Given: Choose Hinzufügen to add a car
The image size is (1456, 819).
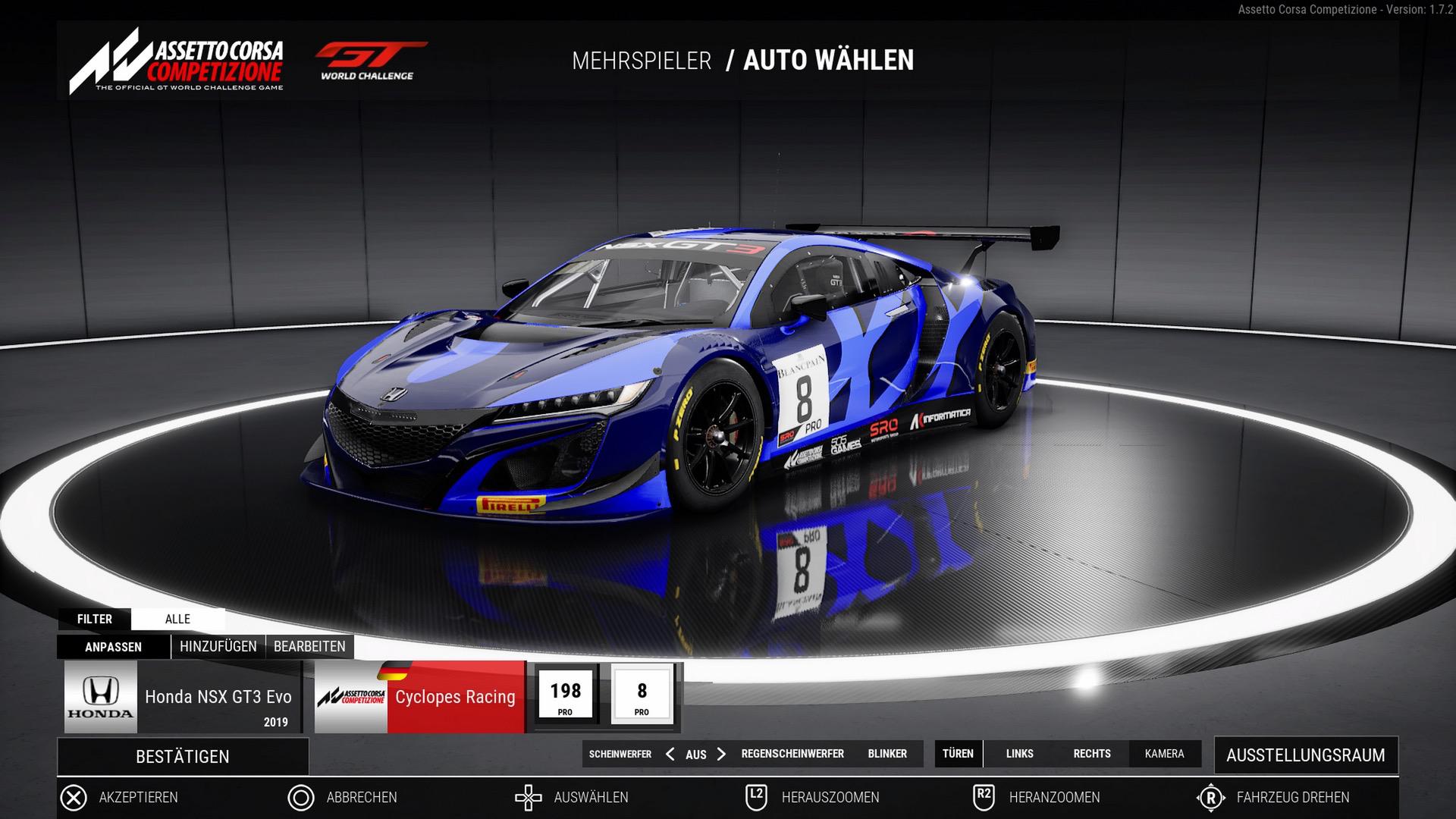Looking at the screenshot, I should (x=218, y=647).
